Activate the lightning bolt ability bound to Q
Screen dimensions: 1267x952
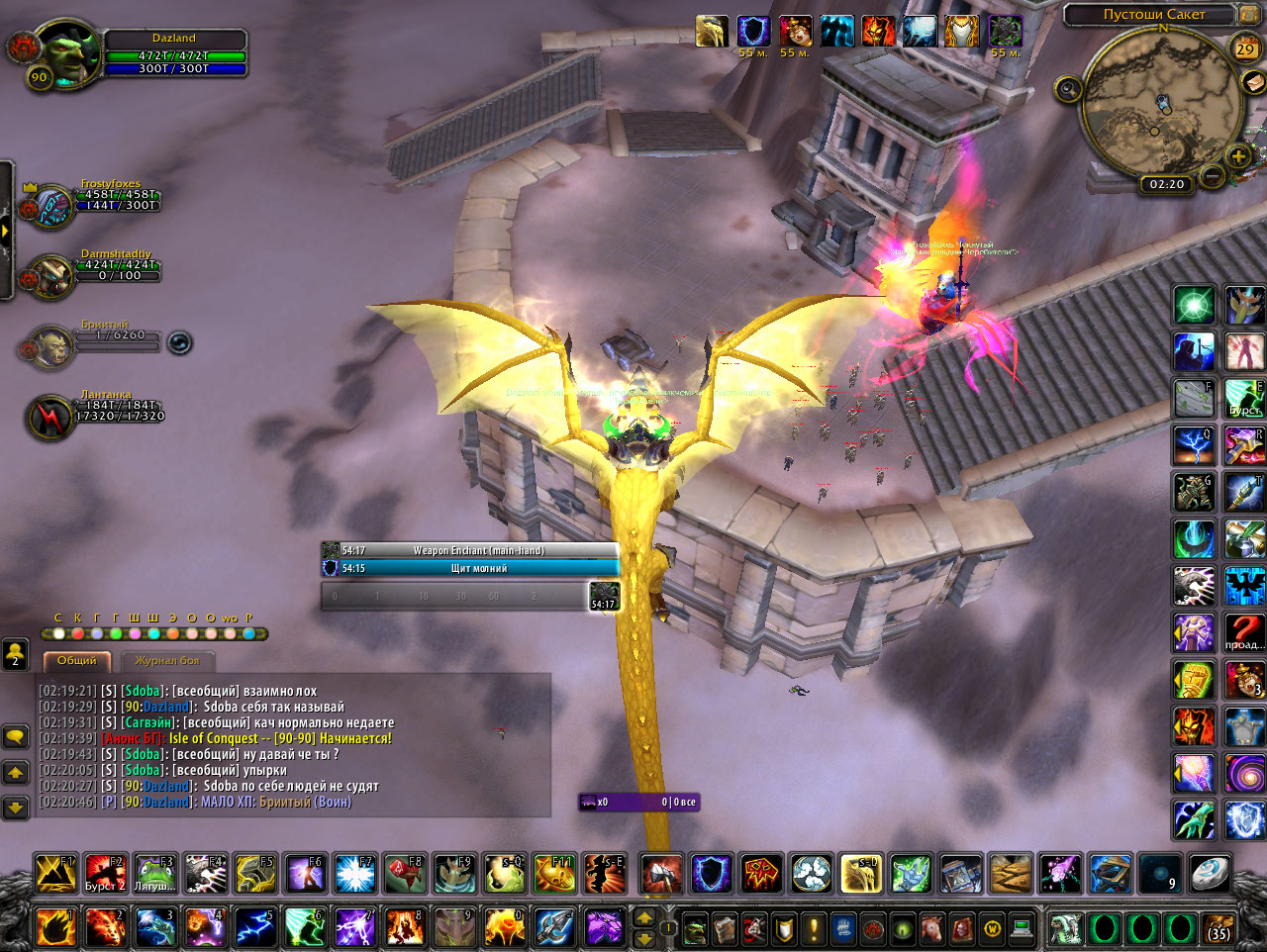tap(1194, 446)
